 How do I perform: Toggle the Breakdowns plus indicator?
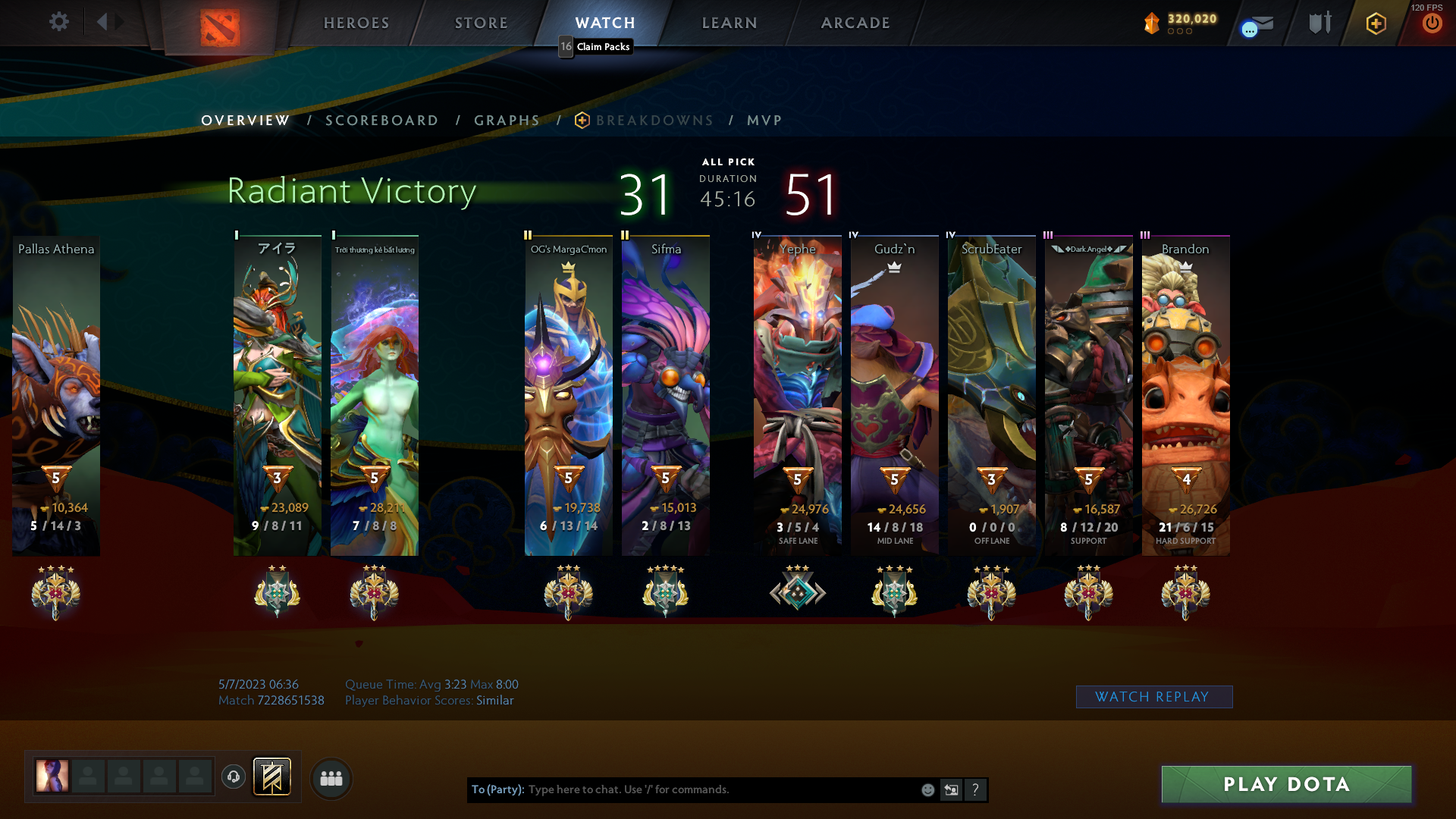point(581,120)
